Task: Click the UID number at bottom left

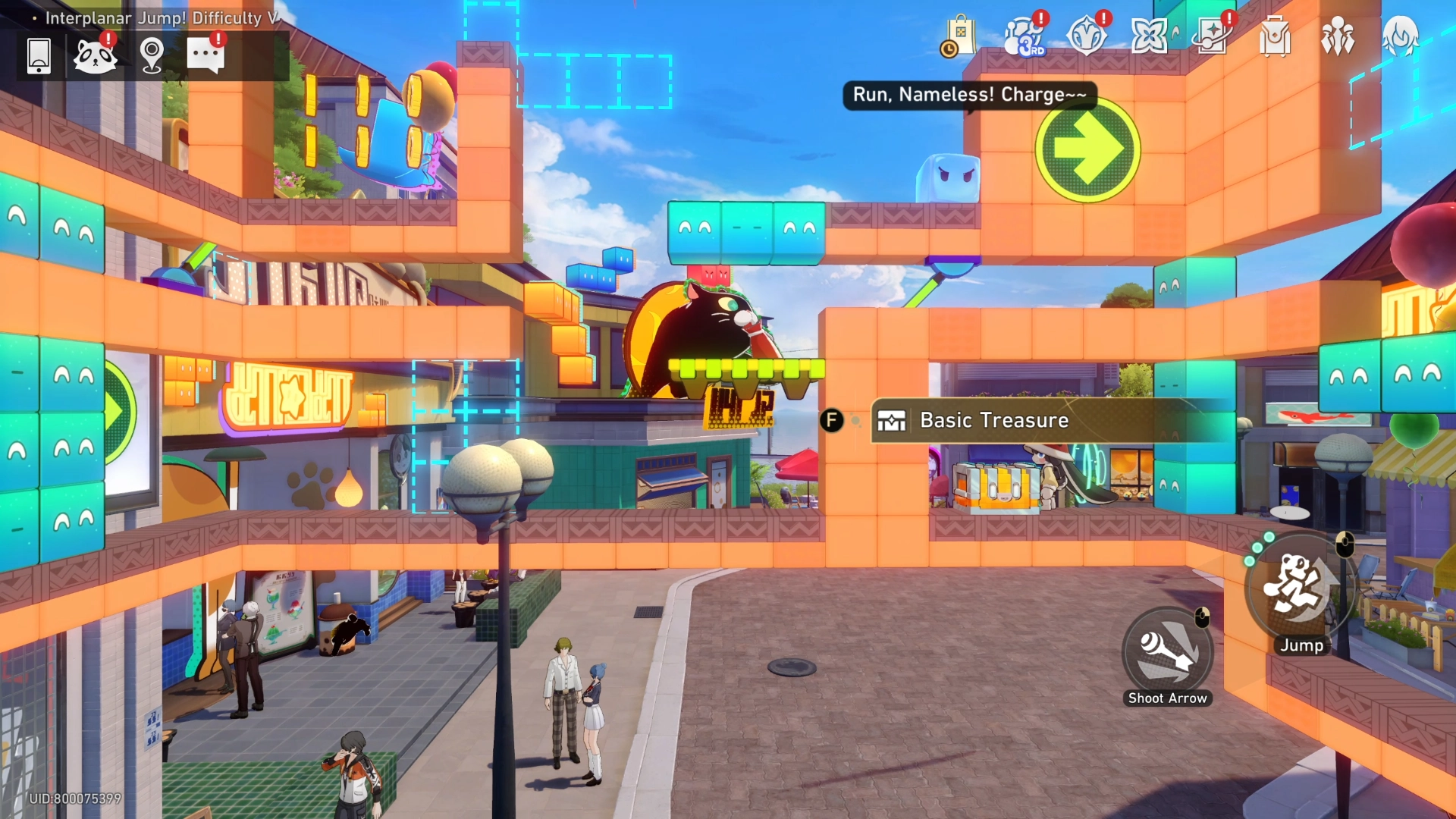Action: 74,798
